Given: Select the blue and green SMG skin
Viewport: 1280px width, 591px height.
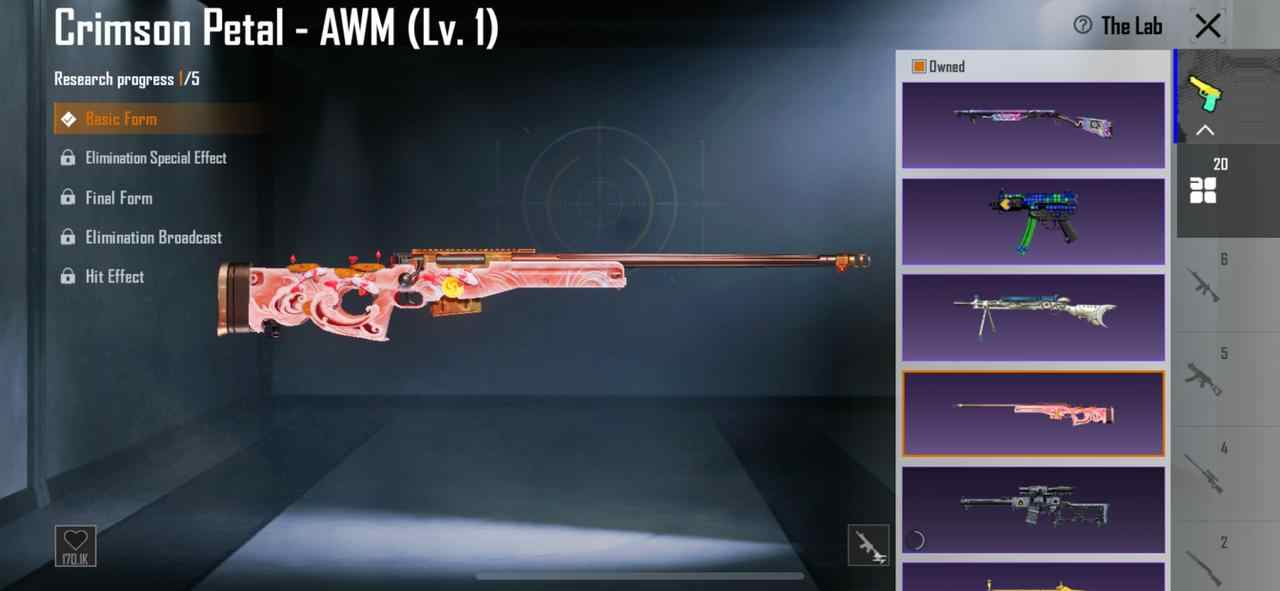Looking at the screenshot, I should [1033, 221].
